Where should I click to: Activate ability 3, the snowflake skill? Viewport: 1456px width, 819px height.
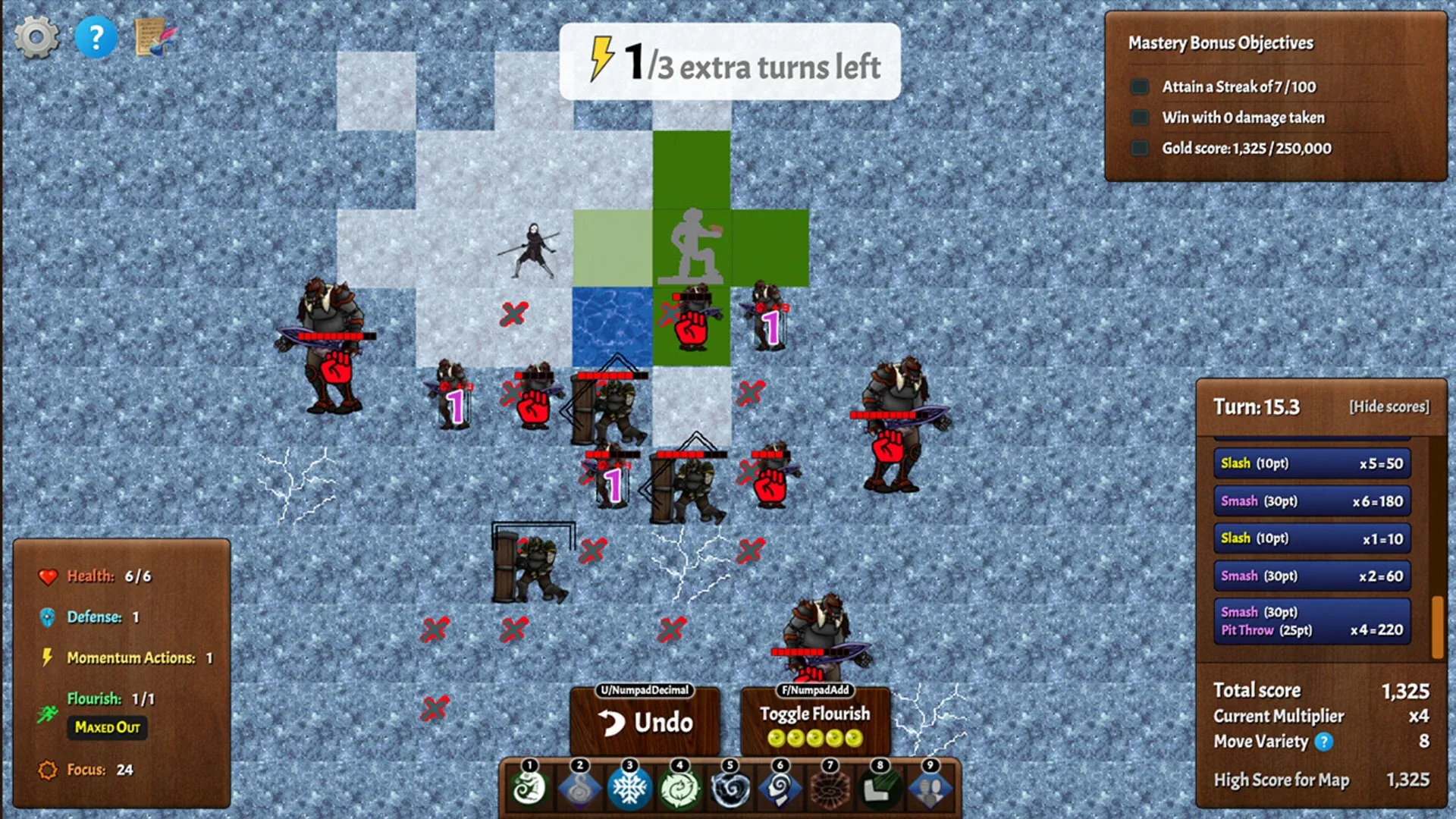[x=630, y=789]
